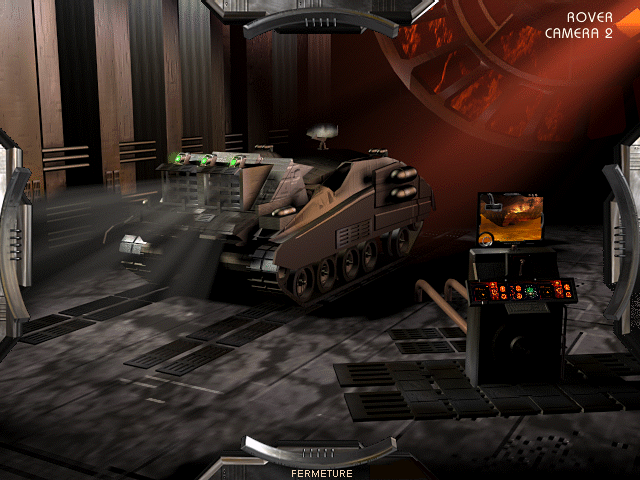The image size is (640, 480).
Task: Click the curved bracket on the left edge
Action: 12,240
